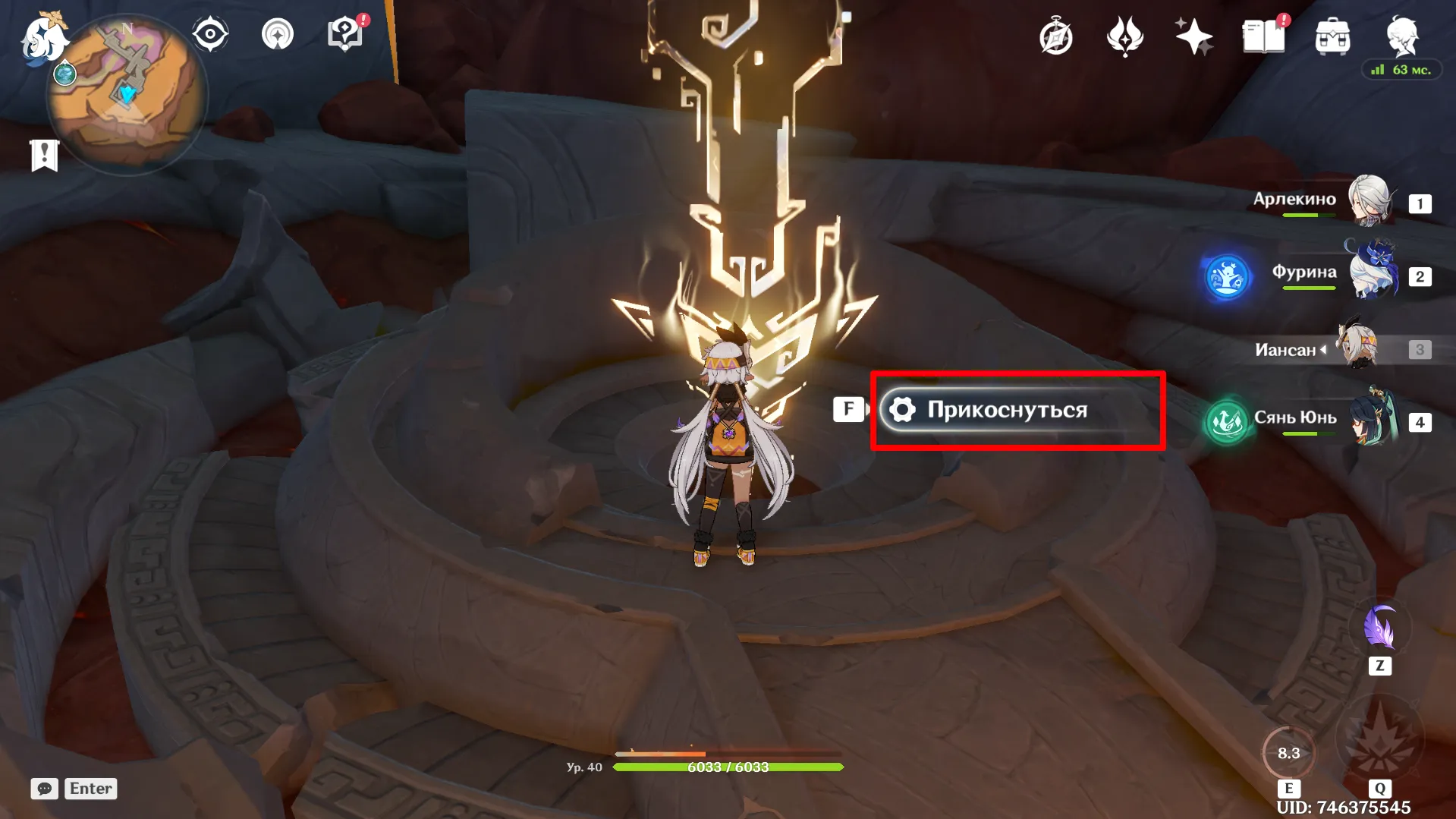Open the Adventurer Handbook compass icon
The image size is (1456, 819).
click(x=1056, y=36)
